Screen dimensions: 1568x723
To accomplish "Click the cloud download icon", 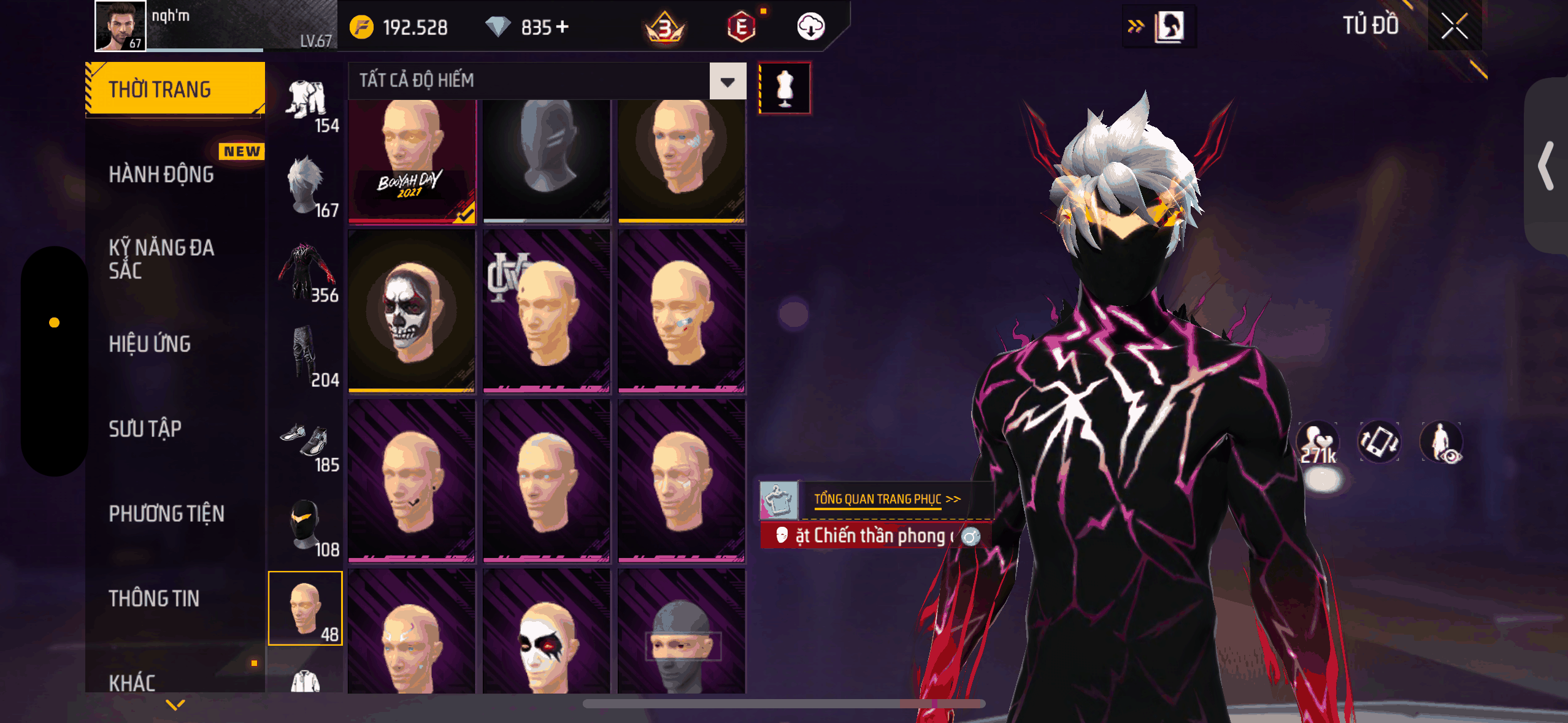I will pos(810,27).
